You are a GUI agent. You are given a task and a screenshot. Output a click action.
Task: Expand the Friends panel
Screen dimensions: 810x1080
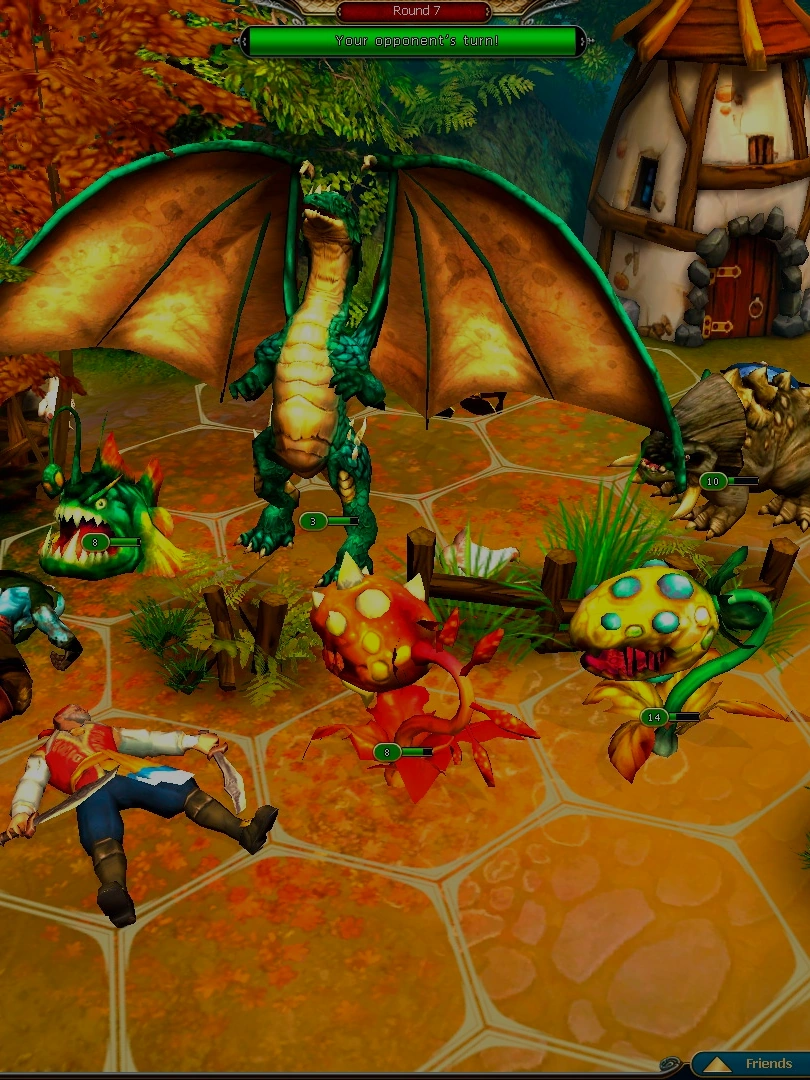click(x=755, y=1064)
